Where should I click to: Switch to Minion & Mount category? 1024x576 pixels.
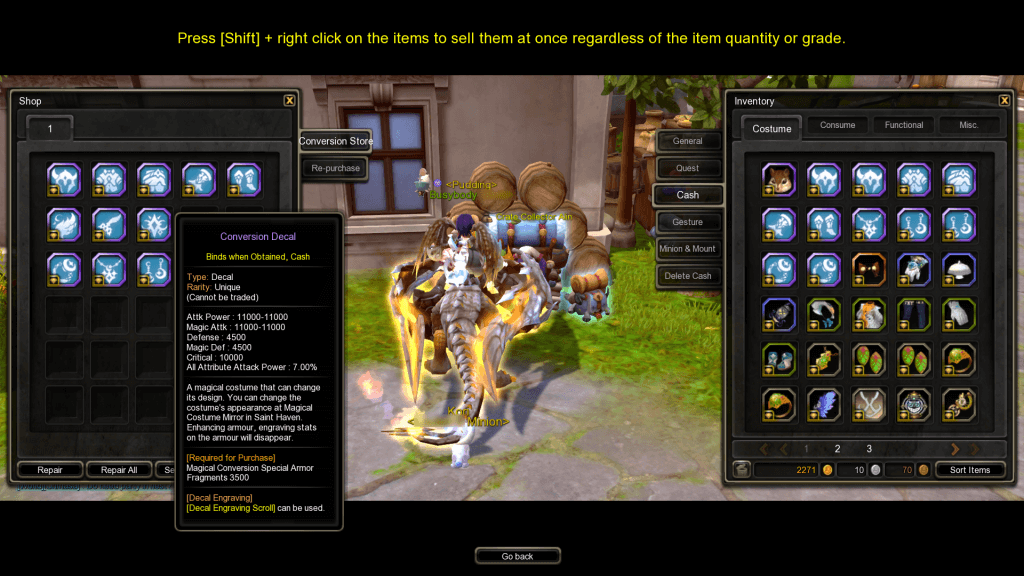tap(687, 249)
